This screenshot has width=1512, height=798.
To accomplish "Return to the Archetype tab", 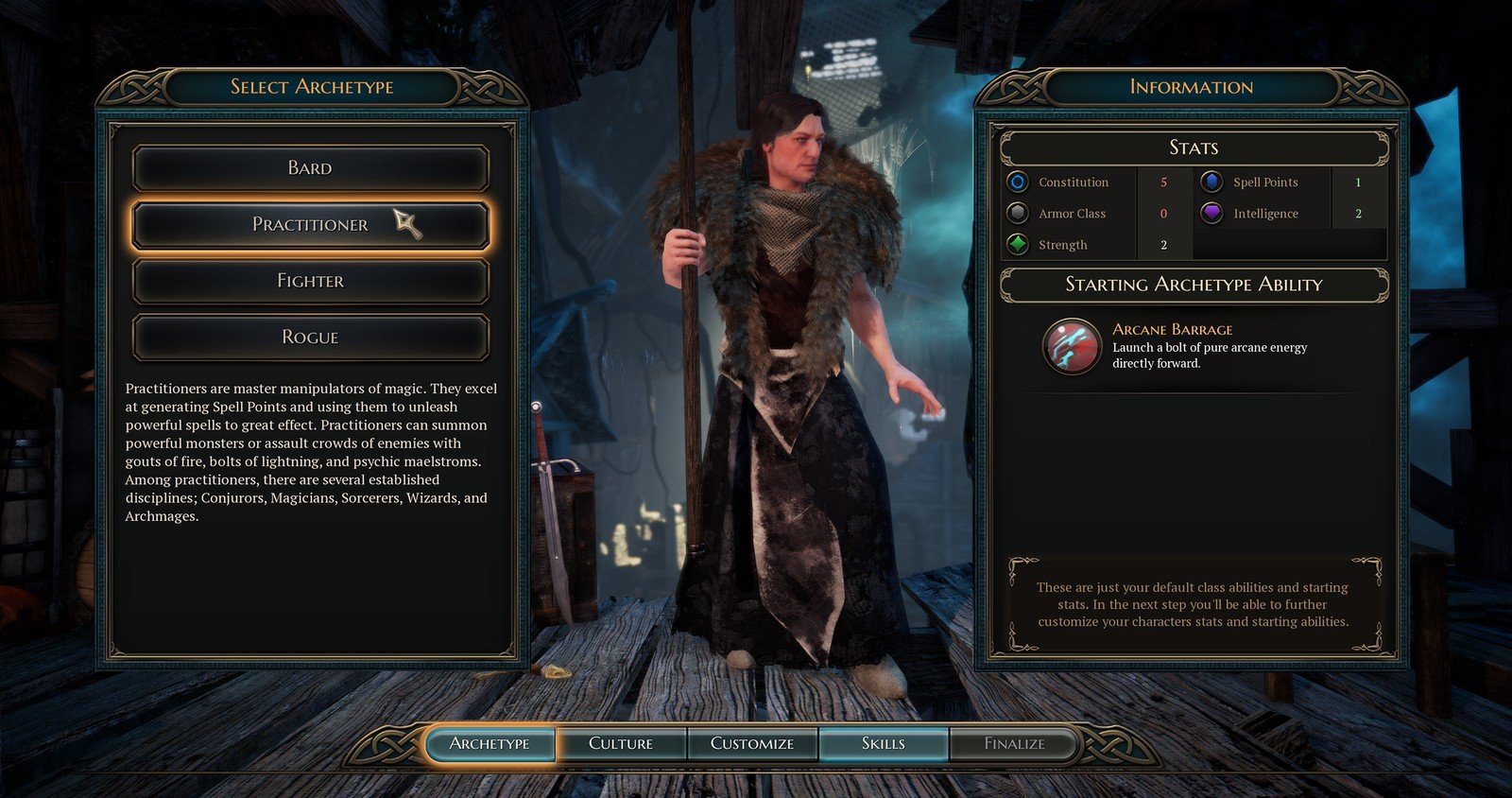I will (490, 743).
